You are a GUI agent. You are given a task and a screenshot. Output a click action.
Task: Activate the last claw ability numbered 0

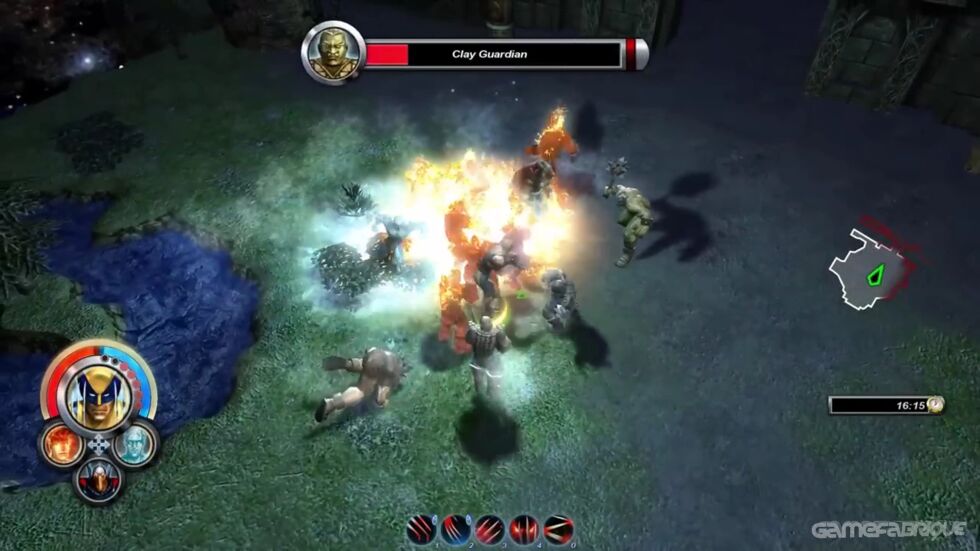[x=558, y=529]
